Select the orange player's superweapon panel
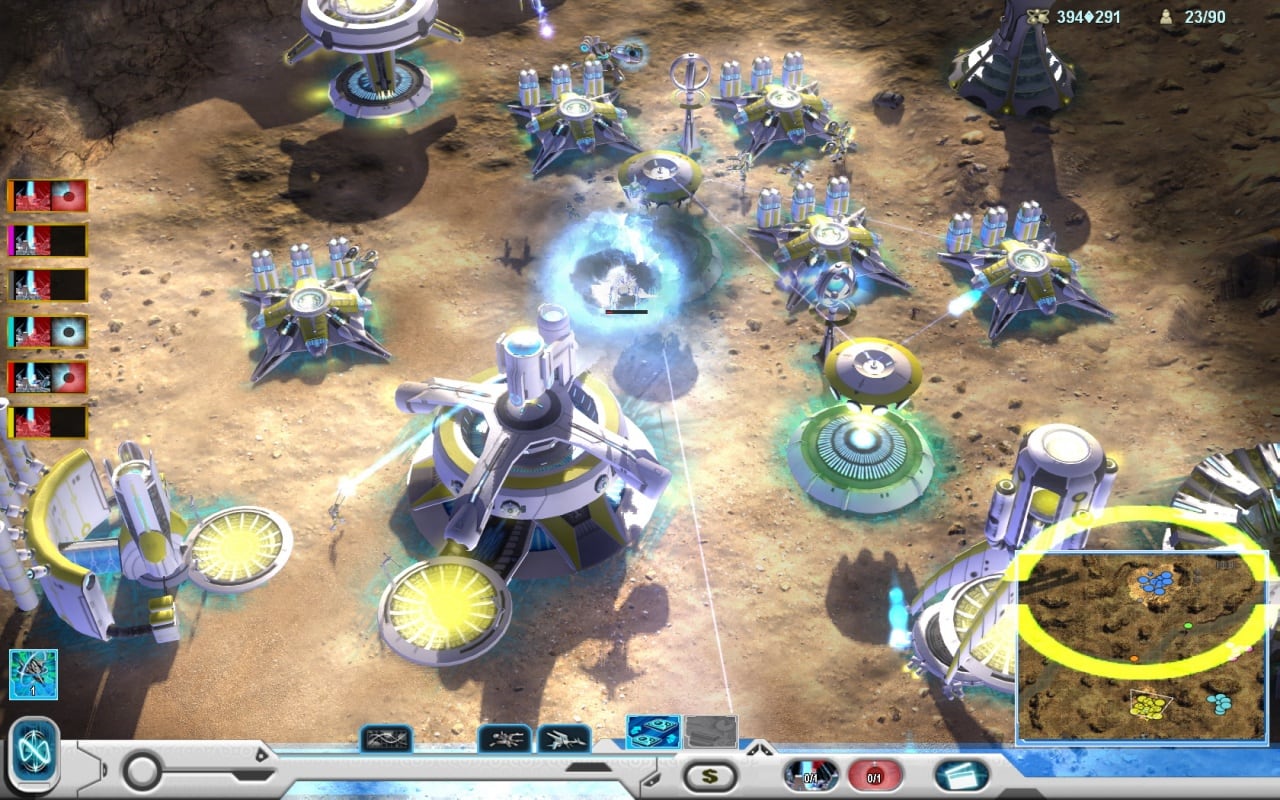The width and height of the screenshot is (1280, 800). [x=48, y=195]
